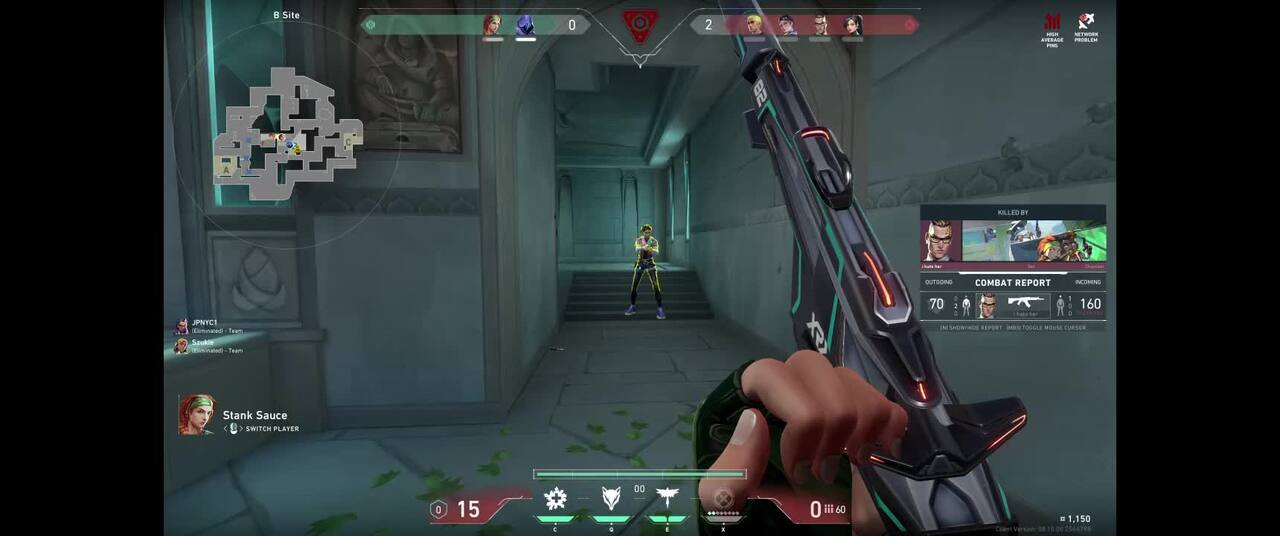Image resolution: width=1280 pixels, height=536 pixels.
Task: Select the blonde enemy agent portrait in top bar
Action: (x=754, y=25)
